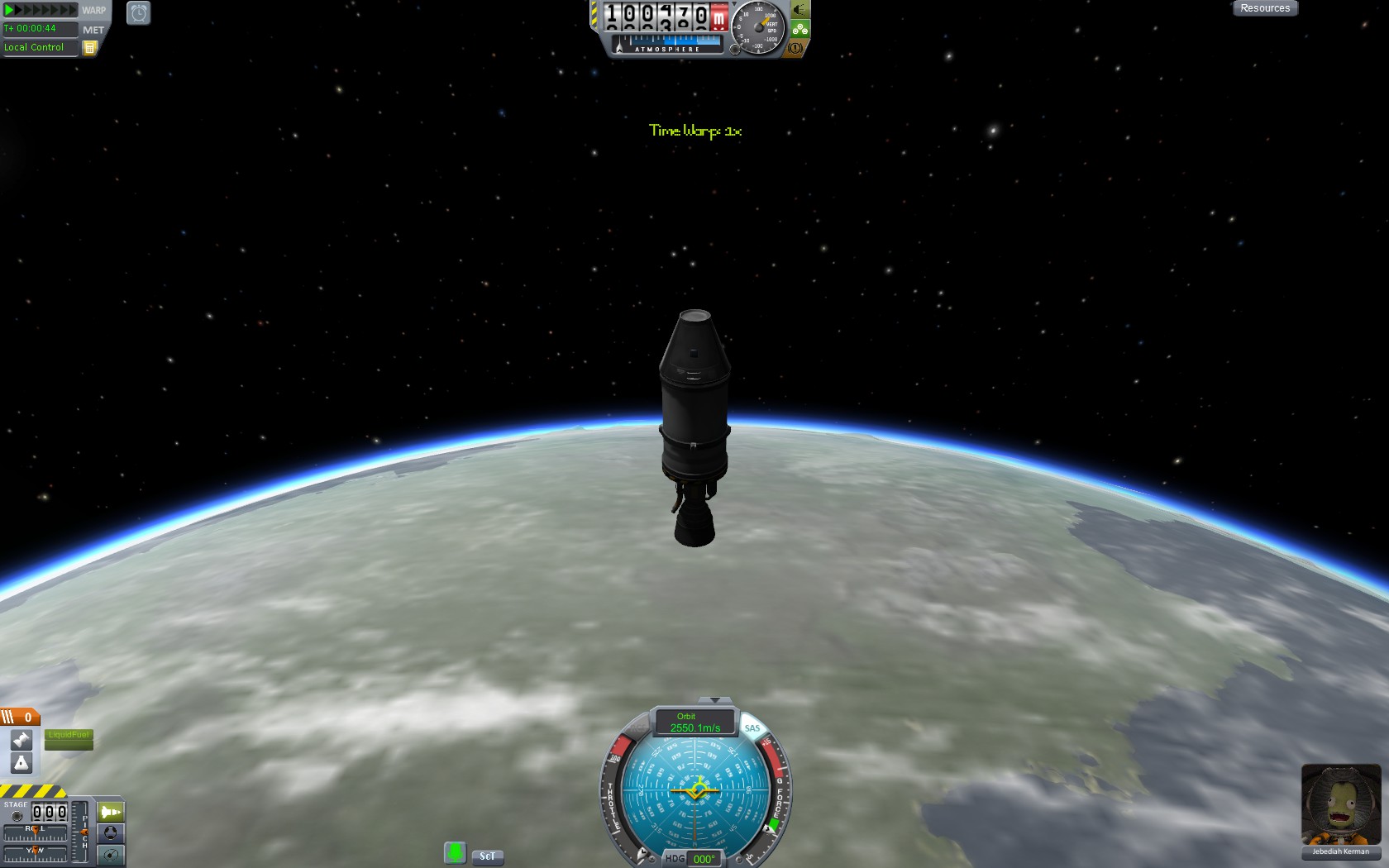The image size is (1389, 868).
Task: Toggle the brakes warning icon
Action: [795, 48]
